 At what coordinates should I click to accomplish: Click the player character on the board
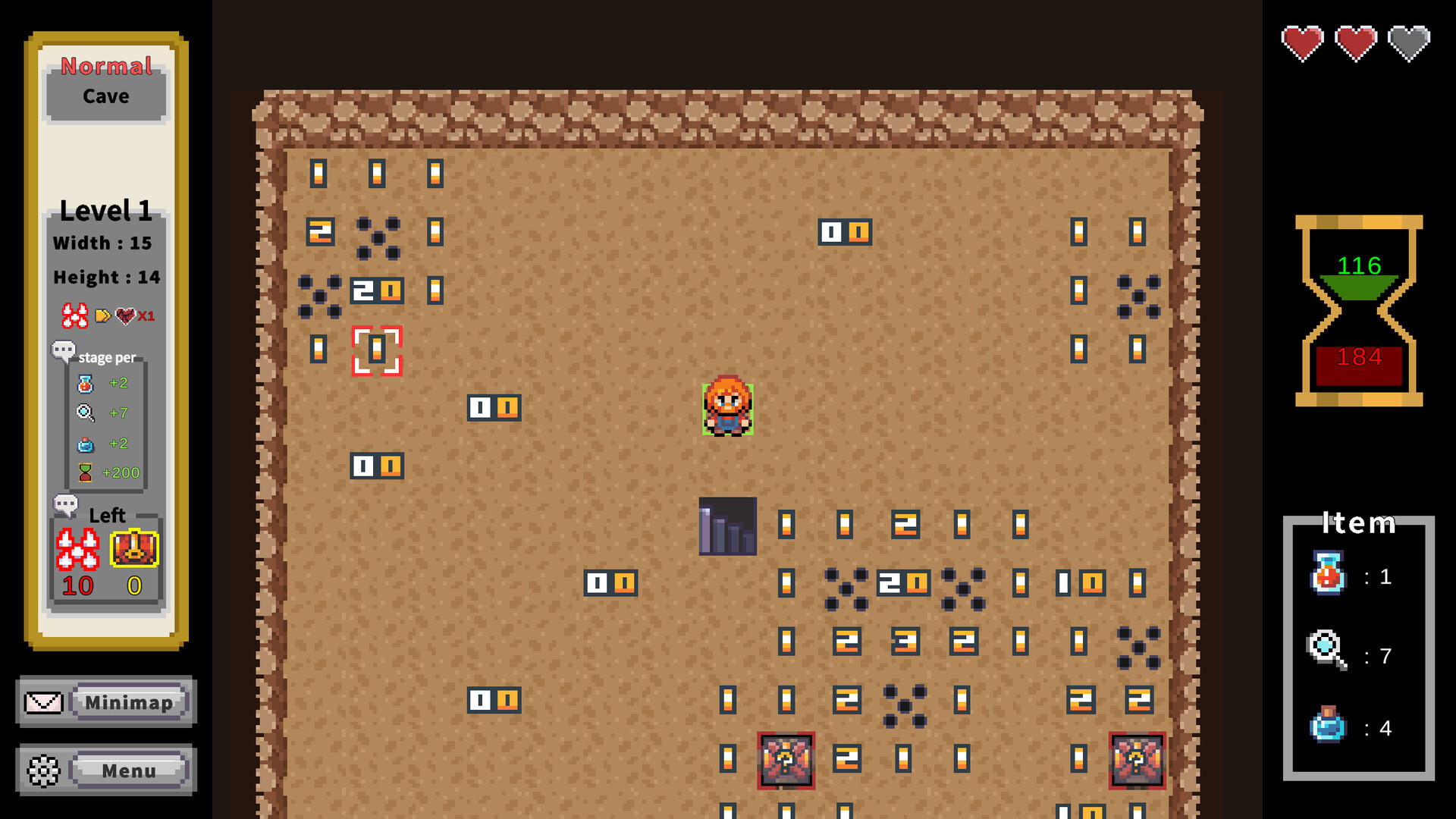727,409
